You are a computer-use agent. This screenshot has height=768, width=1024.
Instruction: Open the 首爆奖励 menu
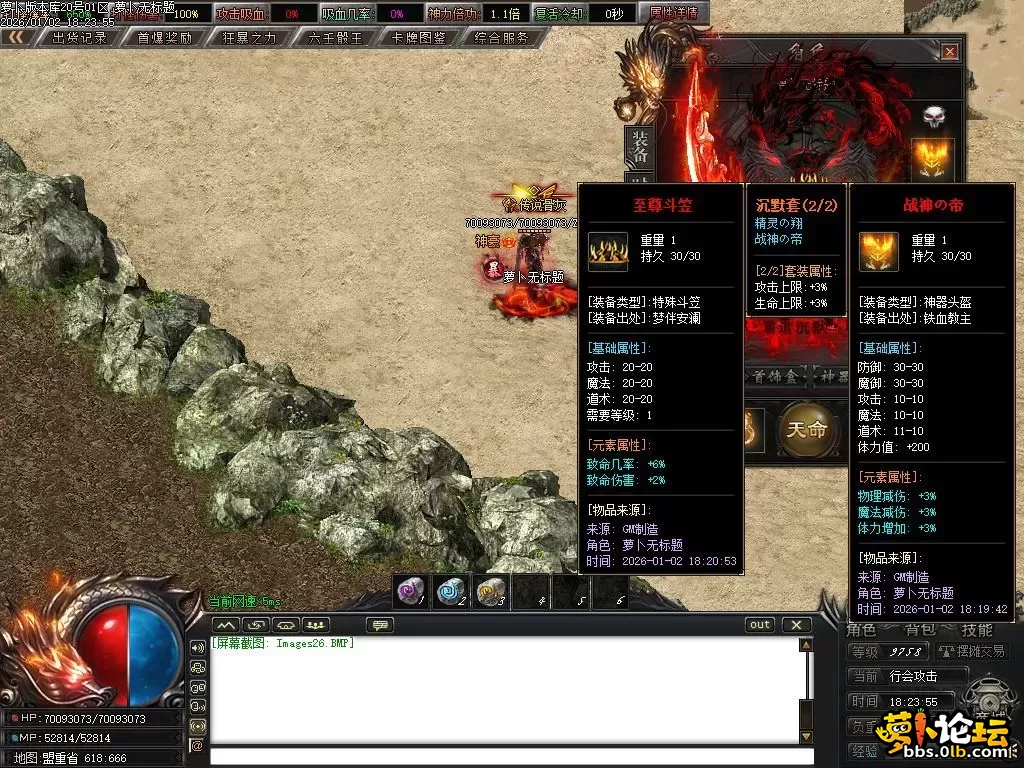[x=164, y=38]
